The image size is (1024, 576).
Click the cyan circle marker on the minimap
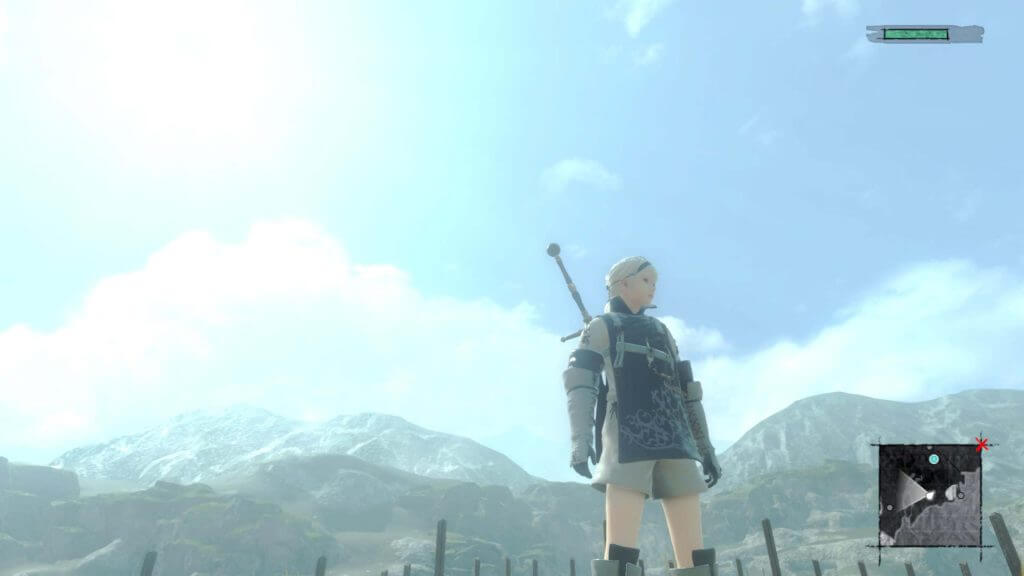coord(933,459)
